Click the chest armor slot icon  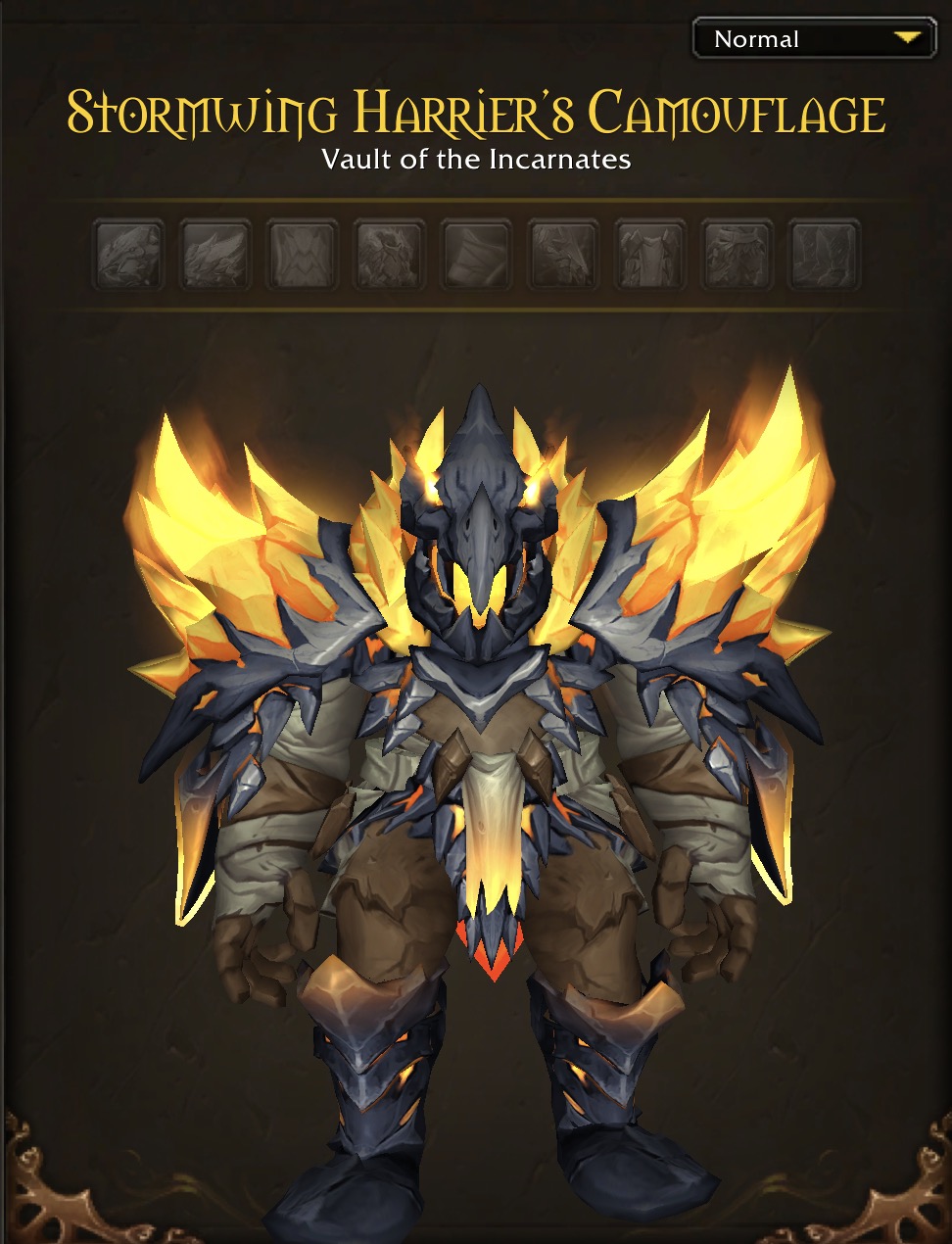pos(389,254)
